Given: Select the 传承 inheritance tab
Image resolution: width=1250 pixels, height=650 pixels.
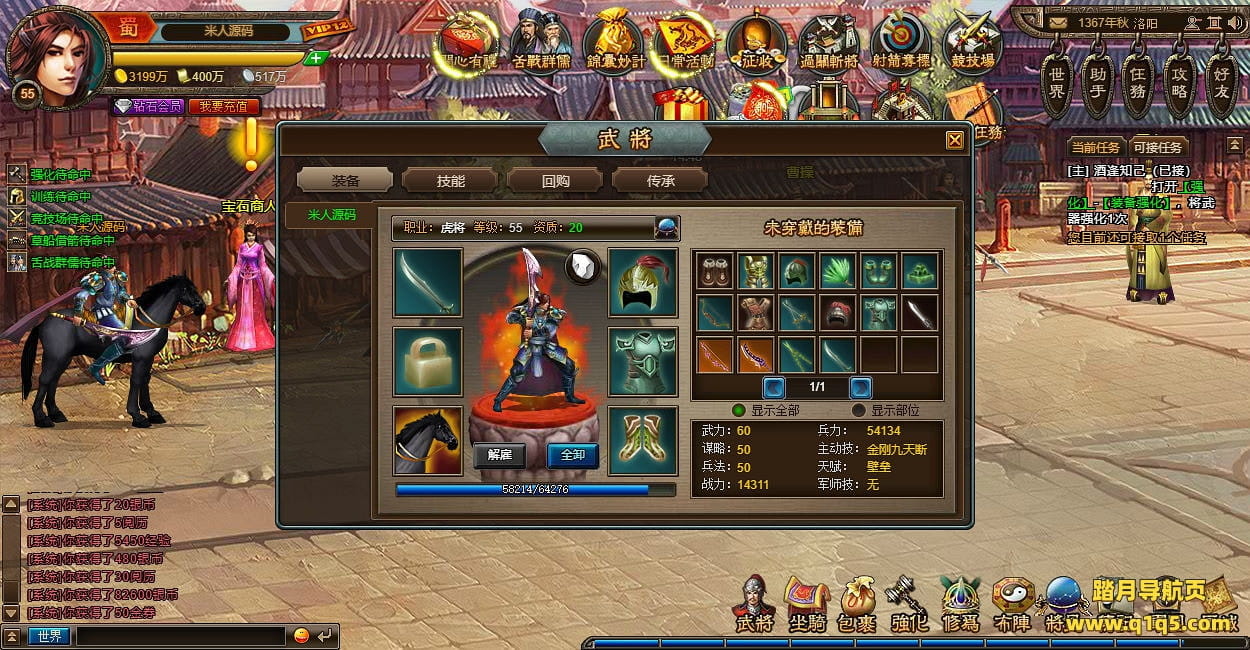Looking at the screenshot, I should [x=660, y=180].
